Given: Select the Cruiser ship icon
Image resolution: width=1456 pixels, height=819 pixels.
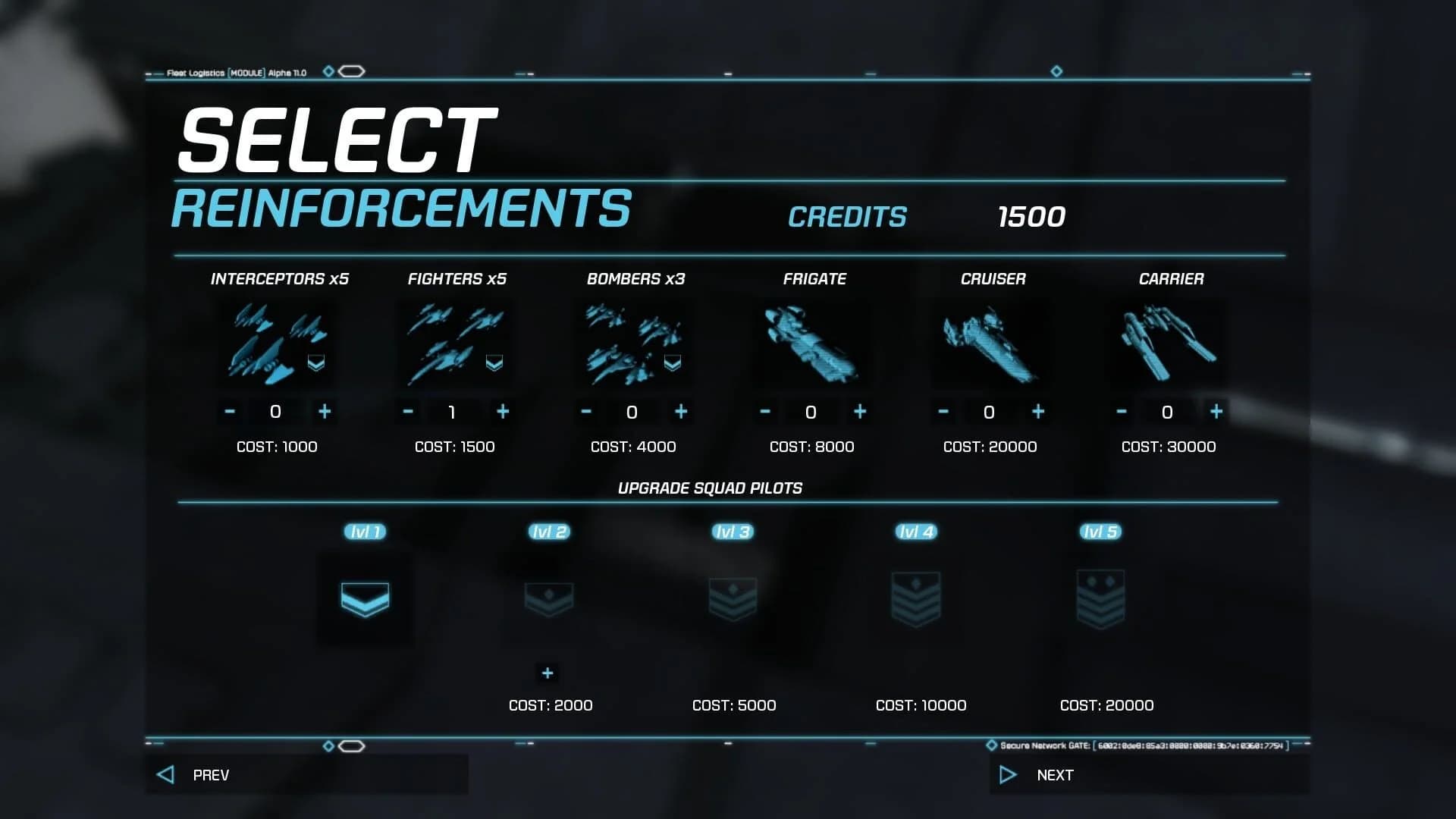Looking at the screenshot, I should click(x=990, y=343).
